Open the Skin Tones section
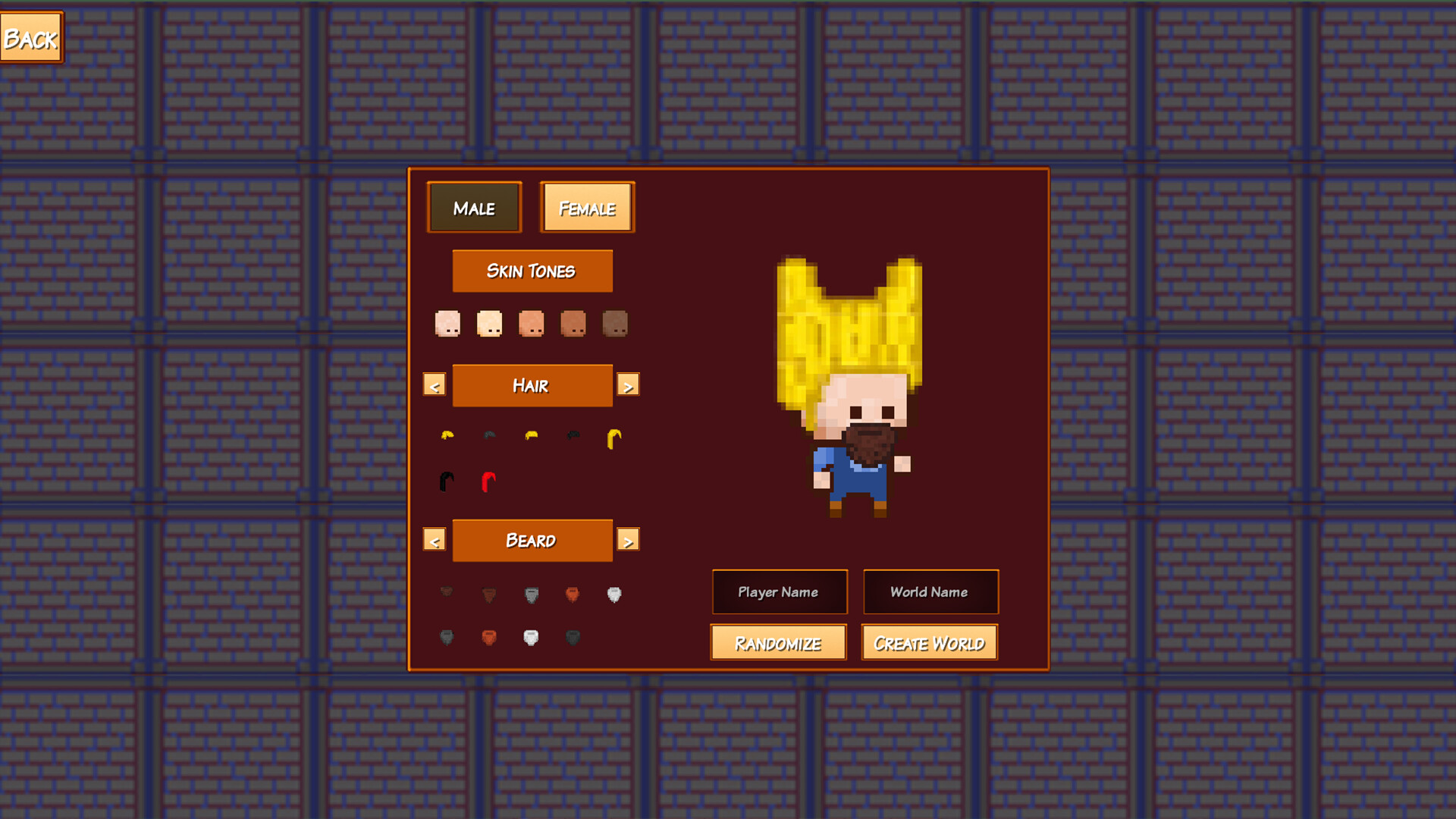The width and height of the screenshot is (1456, 819). pyautogui.click(x=532, y=271)
